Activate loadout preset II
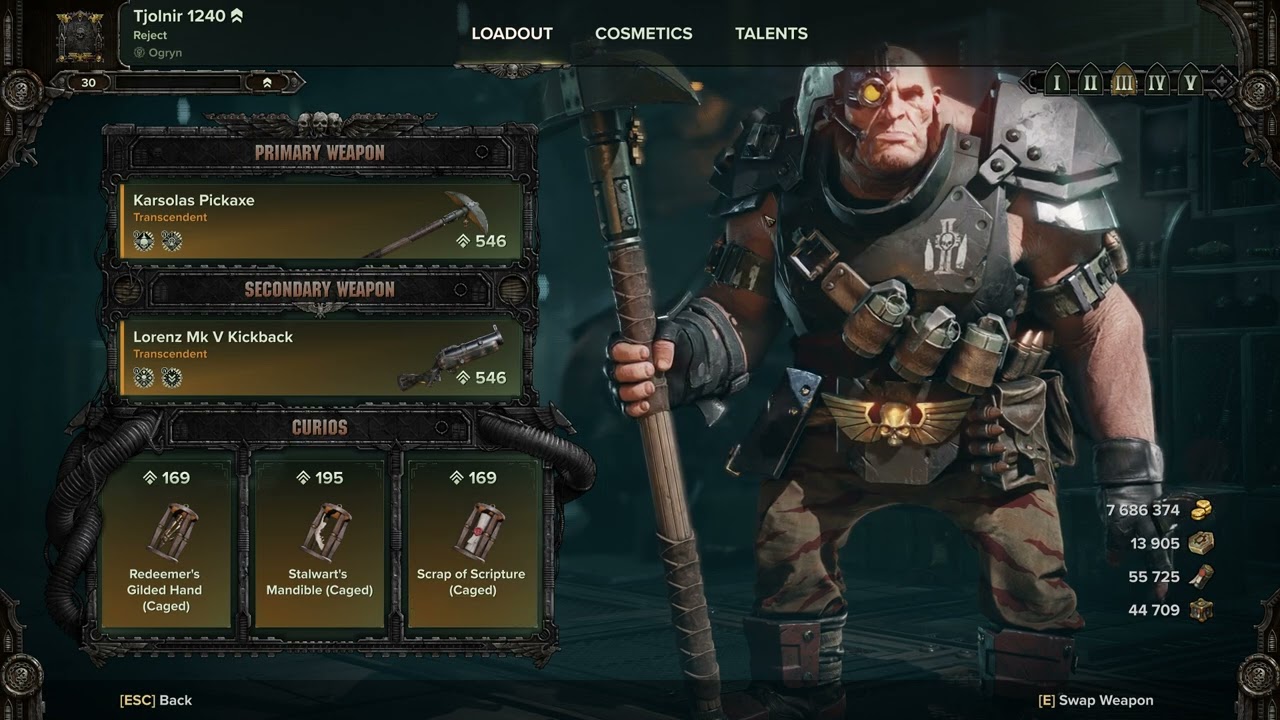The image size is (1280, 720). 1090,83
